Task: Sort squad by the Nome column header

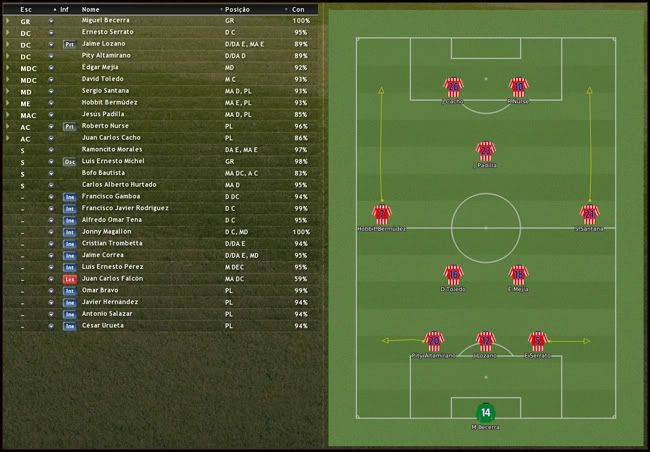Action: [x=91, y=8]
